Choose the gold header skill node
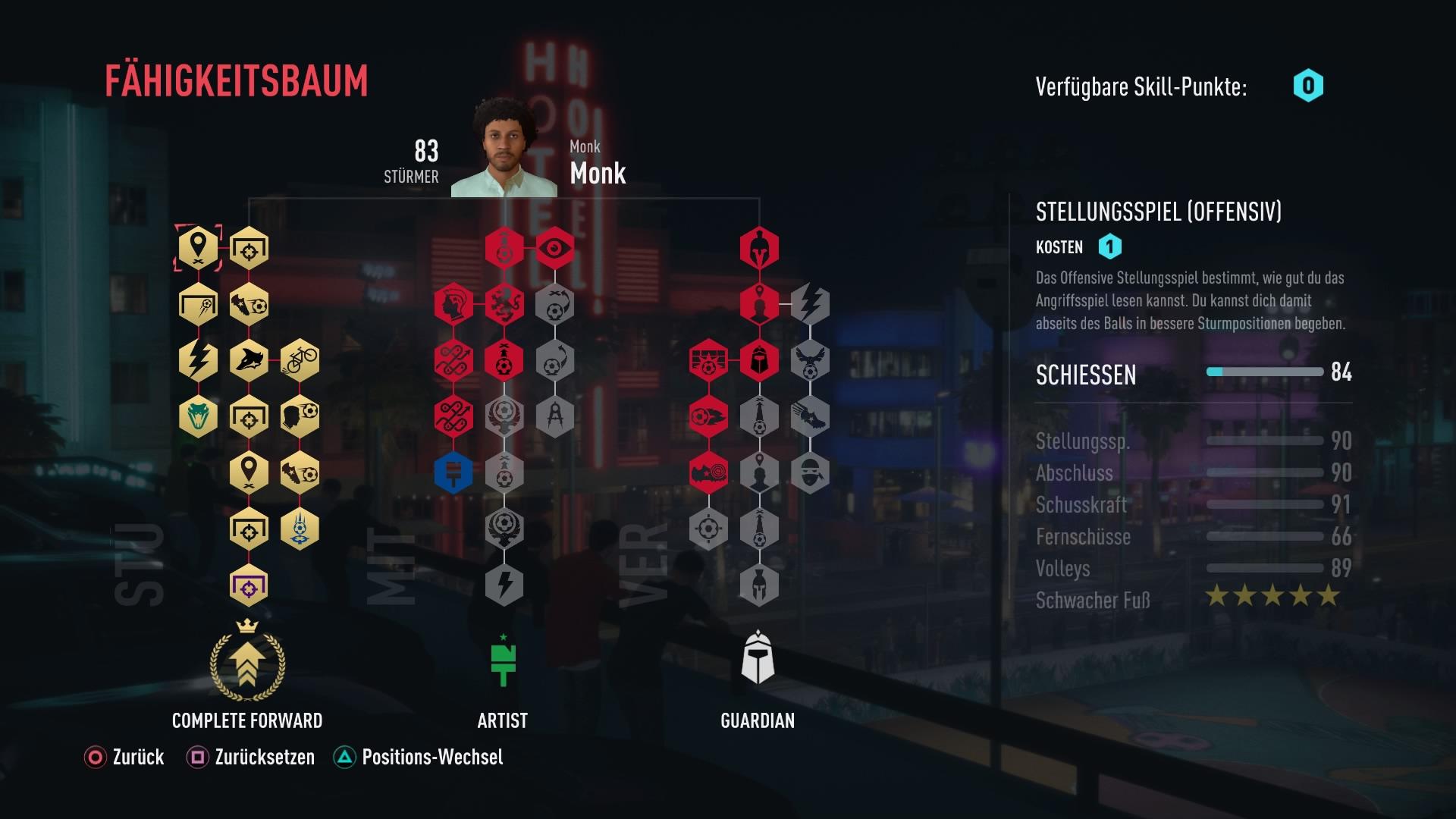 [300, 416]
